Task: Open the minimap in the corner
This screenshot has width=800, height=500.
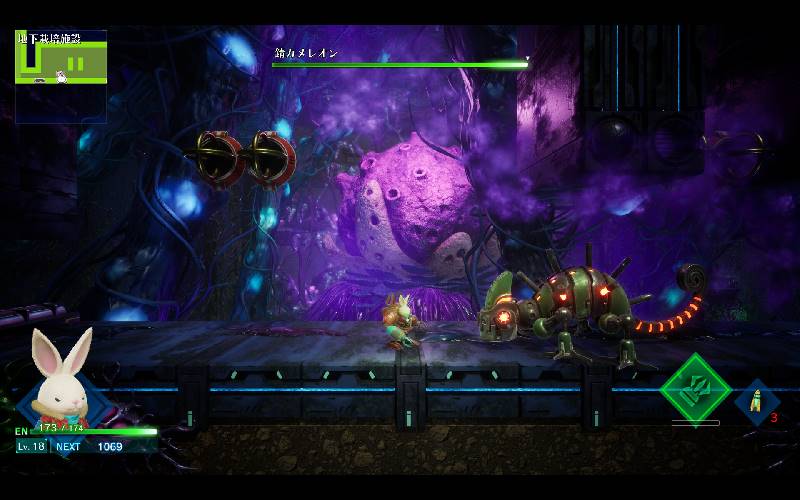Action: [61, 76]
